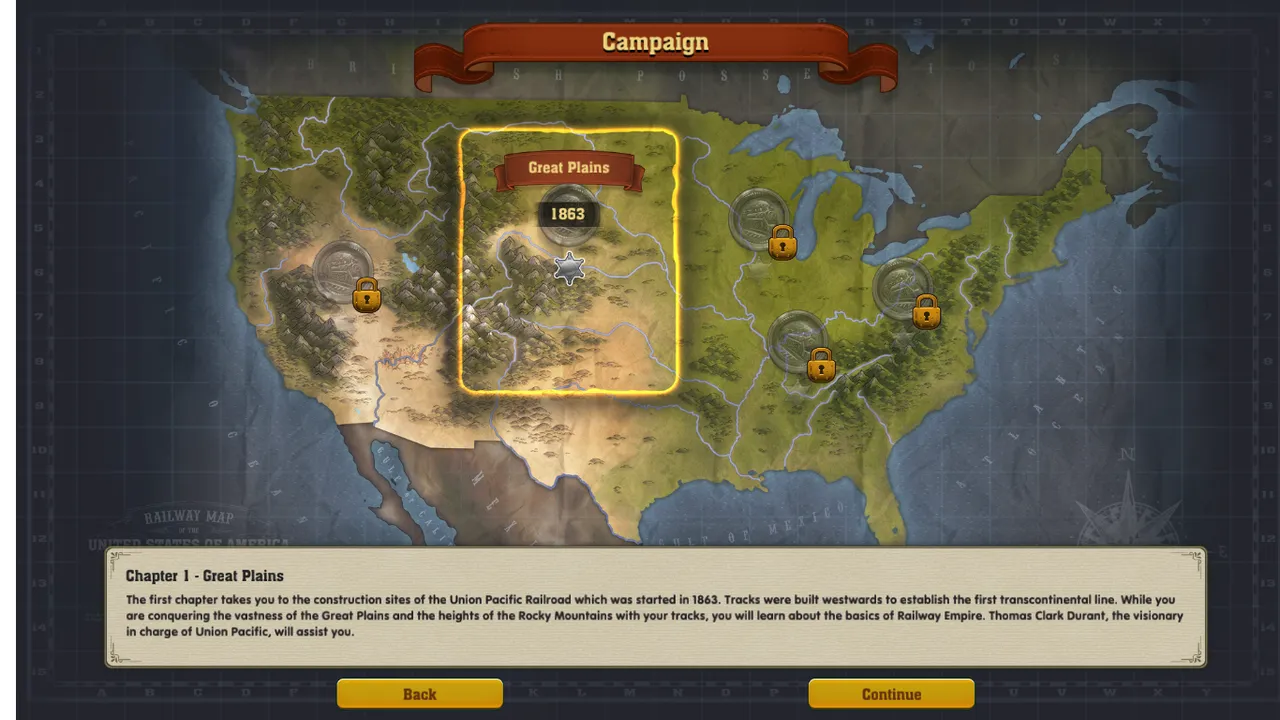Choose the locked western chapter medallion
Image resolution: width=1280 pixels, height=720 pixels.
[344, 271]
